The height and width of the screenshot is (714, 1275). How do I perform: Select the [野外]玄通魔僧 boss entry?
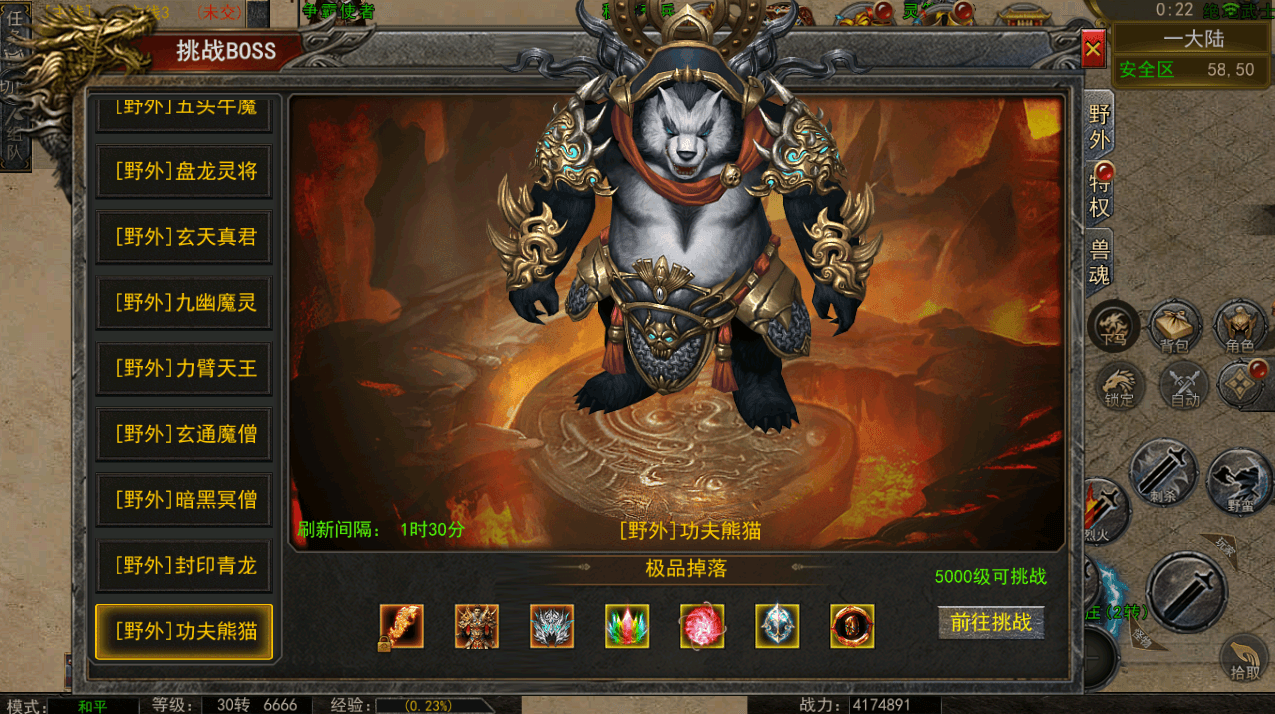click(185, 434)
